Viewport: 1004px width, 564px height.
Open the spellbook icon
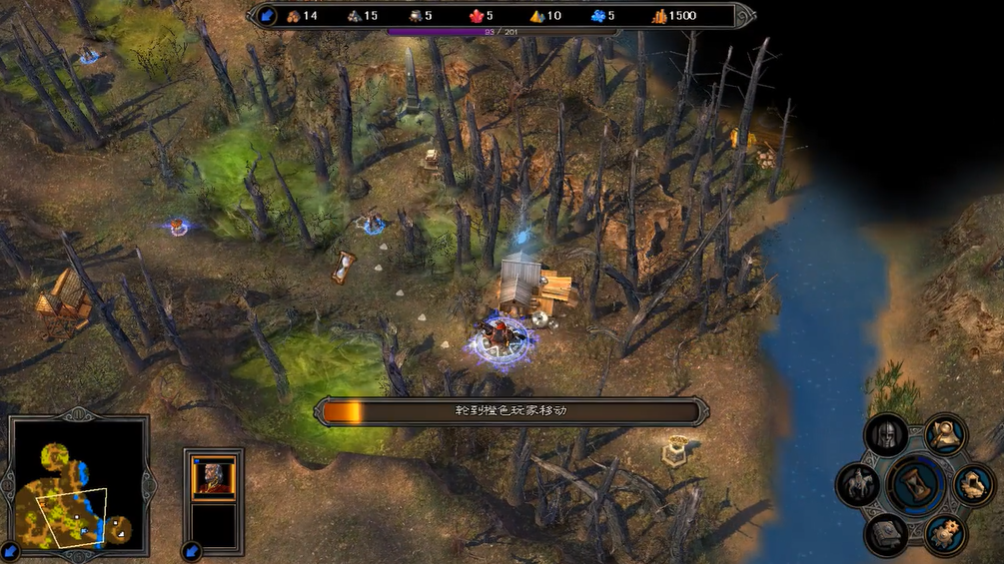[886, 533]
